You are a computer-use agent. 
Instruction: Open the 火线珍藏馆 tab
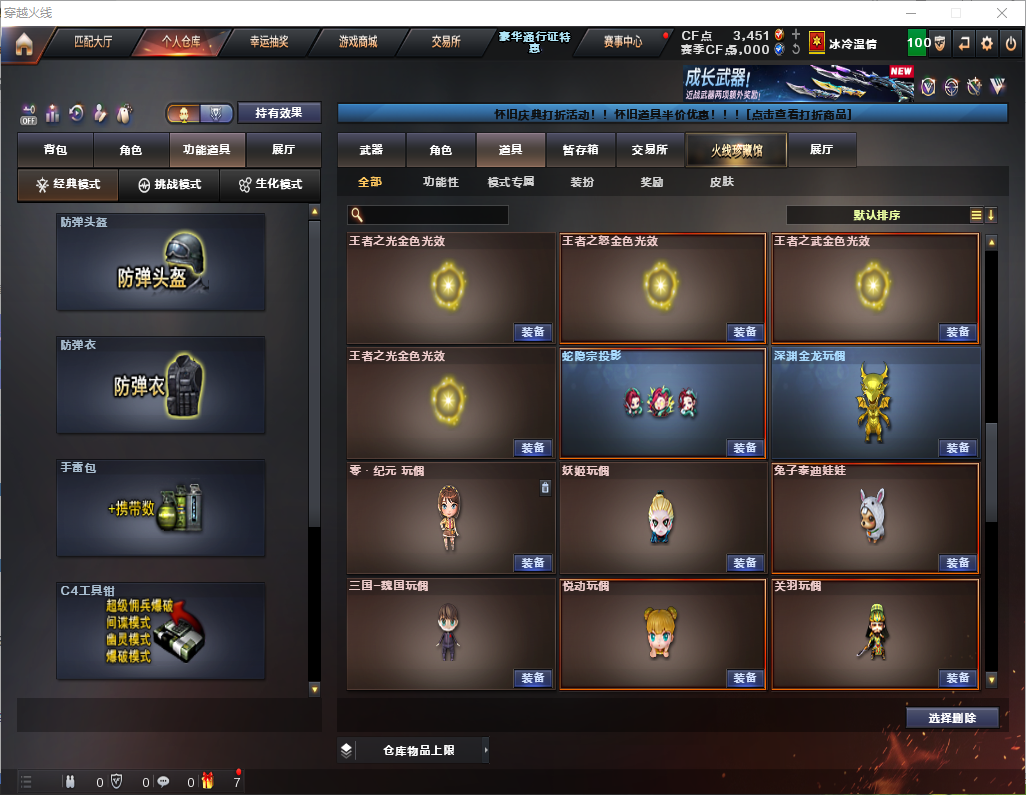click(x=736, y=150)
